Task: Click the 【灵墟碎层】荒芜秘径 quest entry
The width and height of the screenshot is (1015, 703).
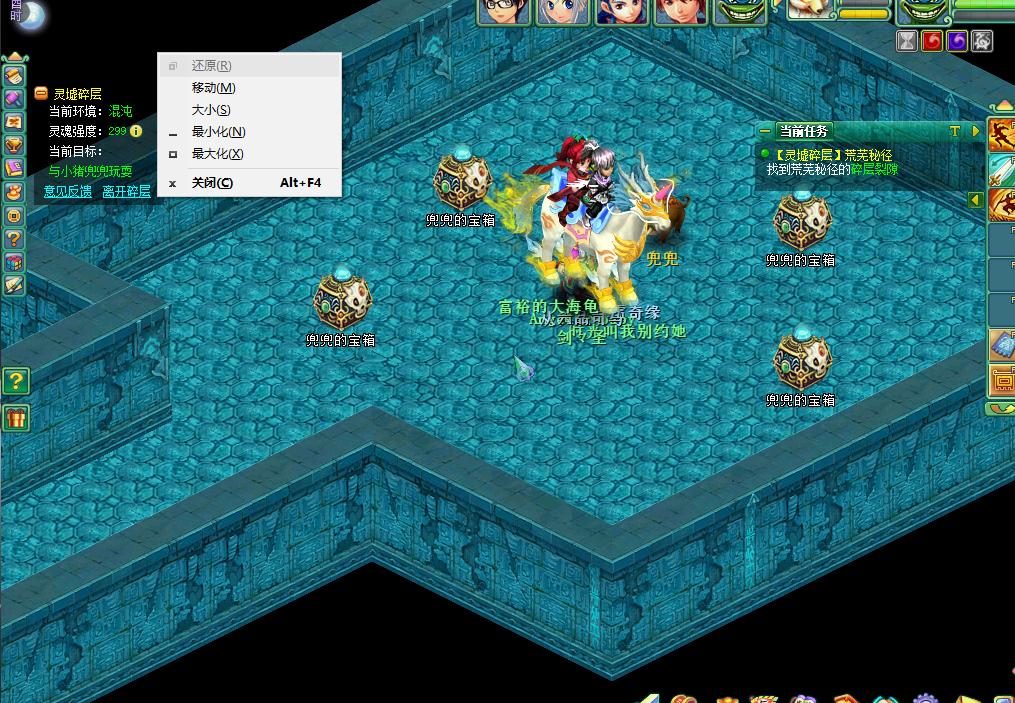Action: (x=833, y=155)
